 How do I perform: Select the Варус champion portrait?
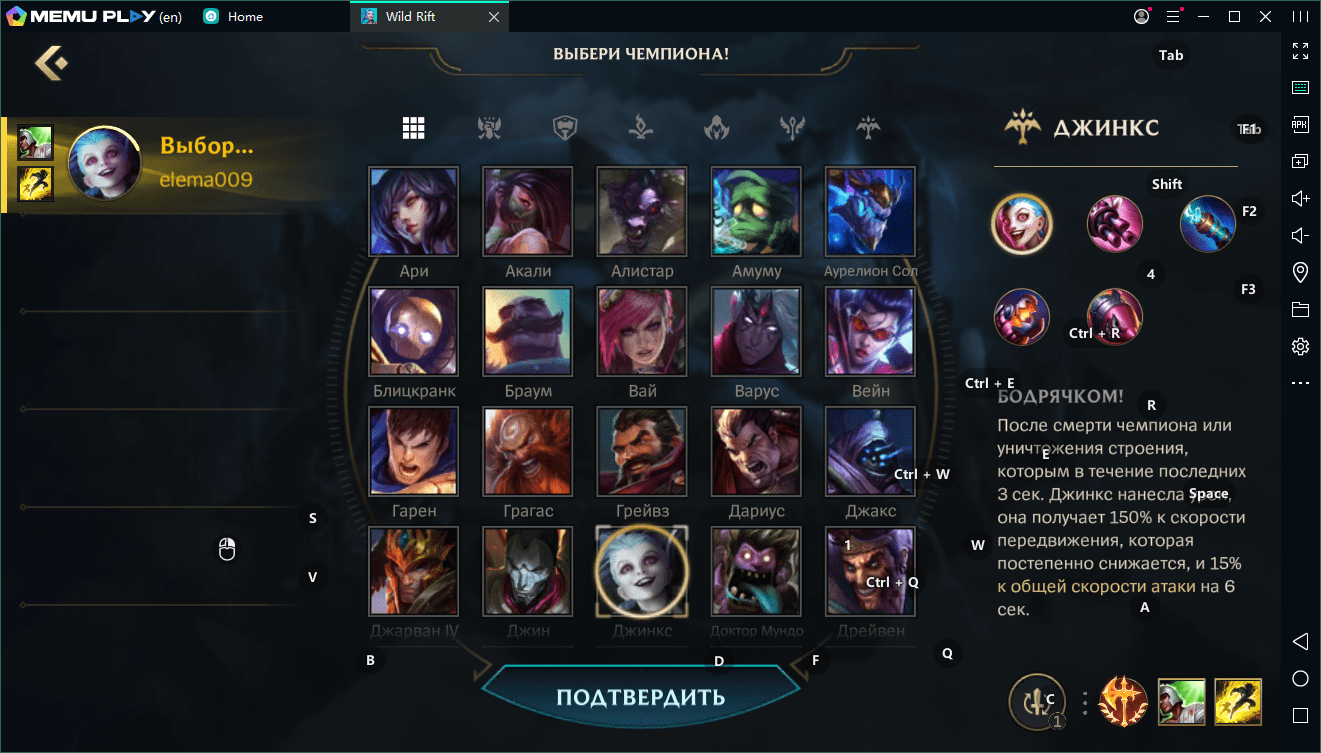756,331
